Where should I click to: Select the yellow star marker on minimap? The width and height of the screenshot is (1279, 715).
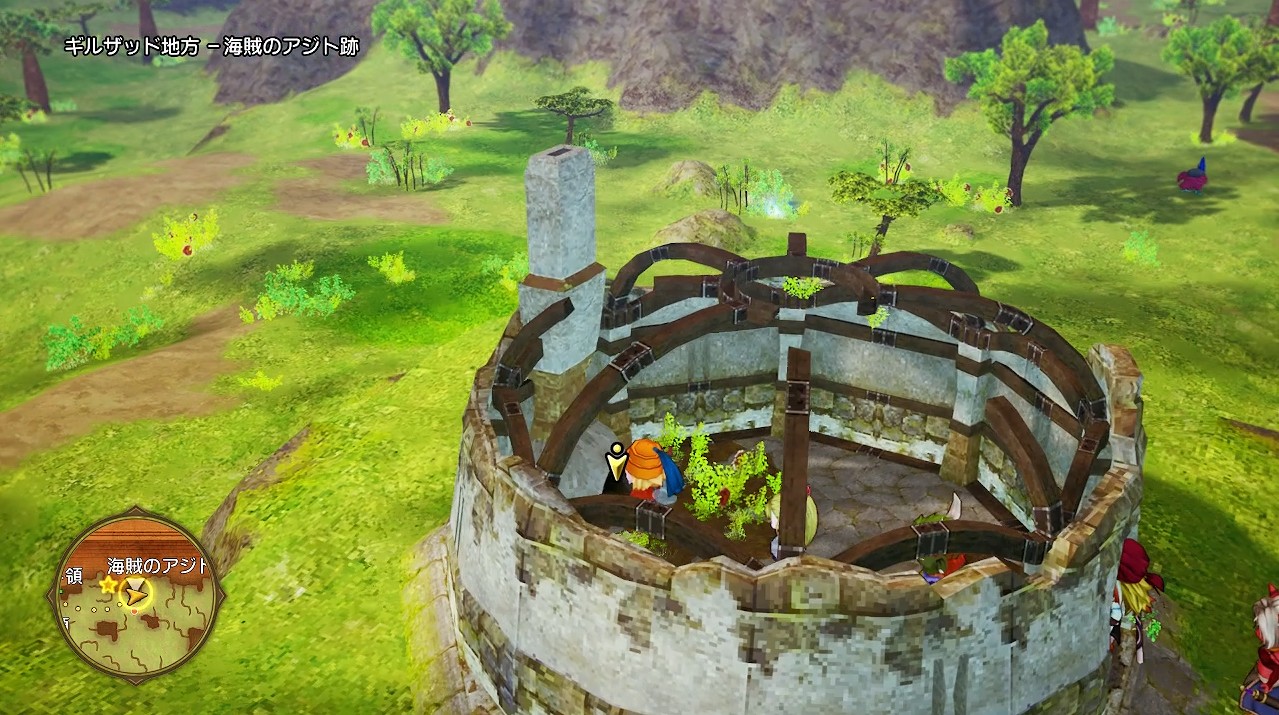pyautogui.click(x=107, y=584)
